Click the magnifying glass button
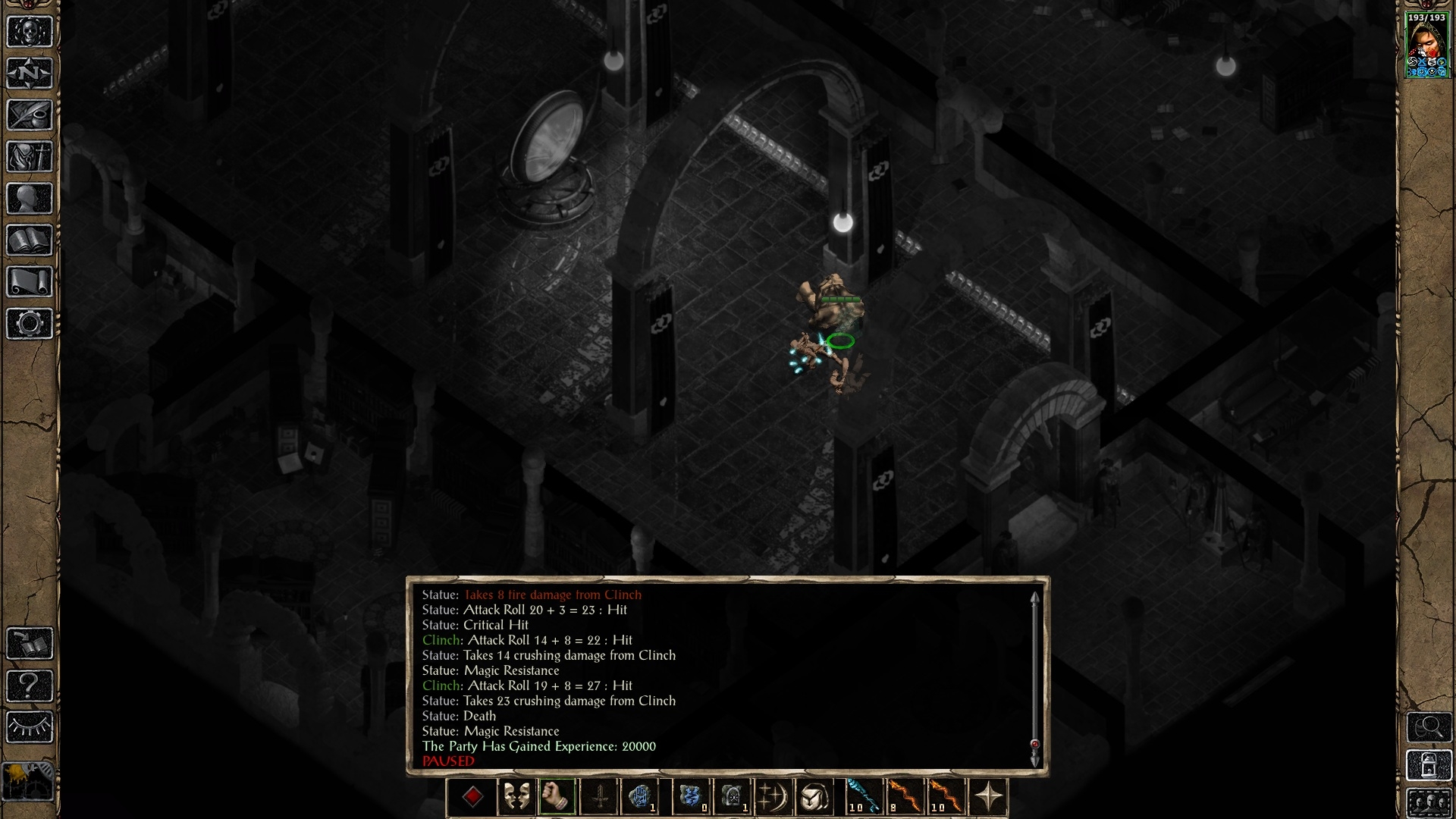This screenshot has width=1456, height=819. [1428, 727]
